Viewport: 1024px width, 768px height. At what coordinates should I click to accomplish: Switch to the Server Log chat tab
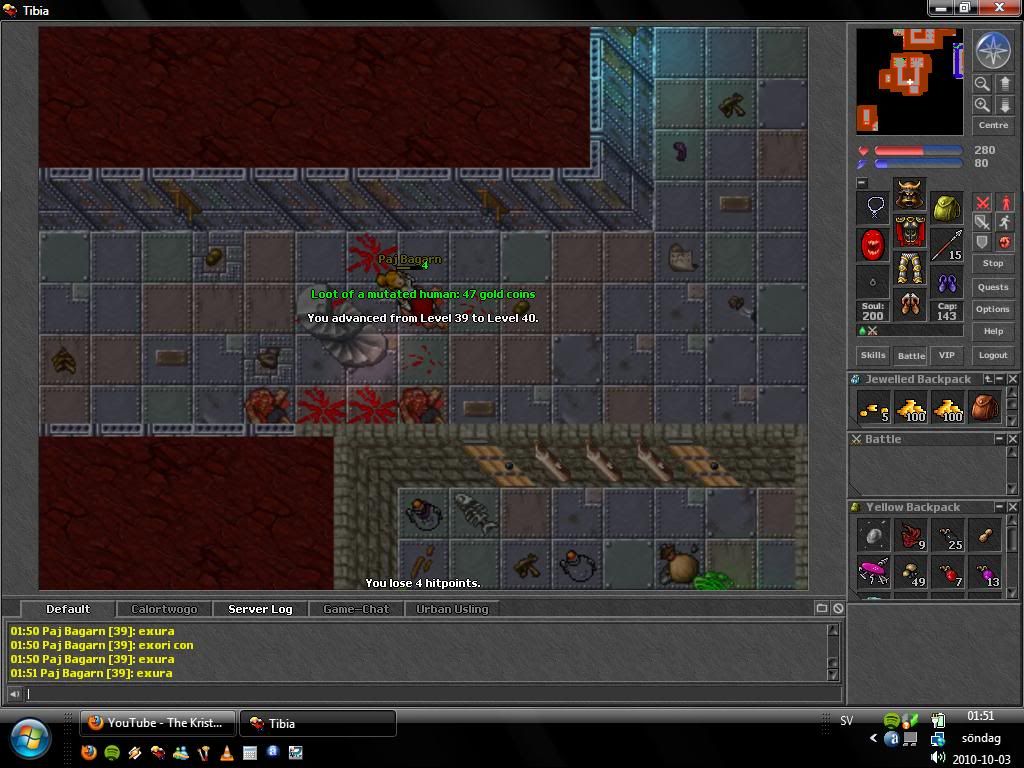[x=260, y=609]
